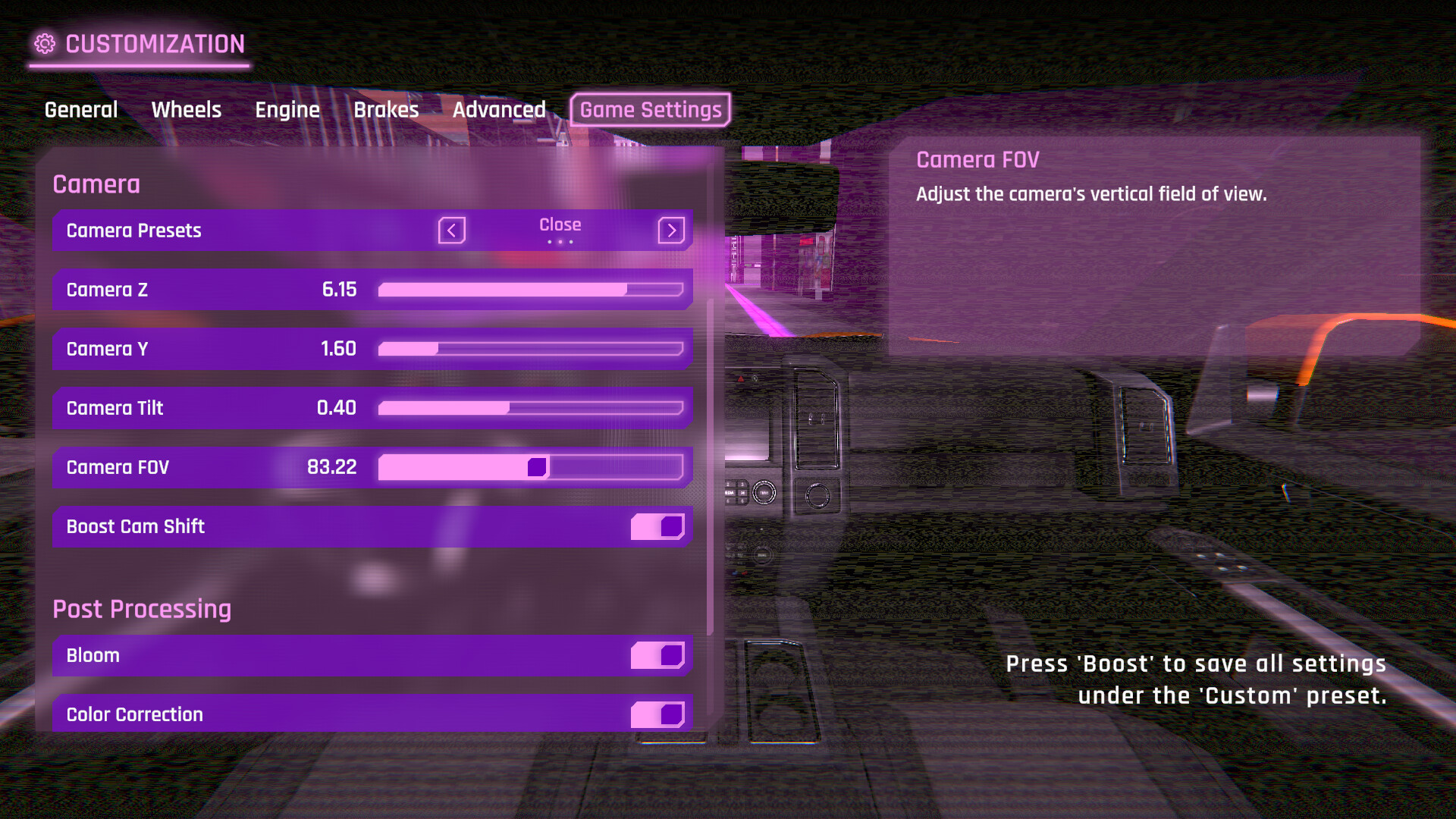Disable Boost Cam Shift
The height and width of the screenshot is (819, 1456).
click(x=657, y=526)
